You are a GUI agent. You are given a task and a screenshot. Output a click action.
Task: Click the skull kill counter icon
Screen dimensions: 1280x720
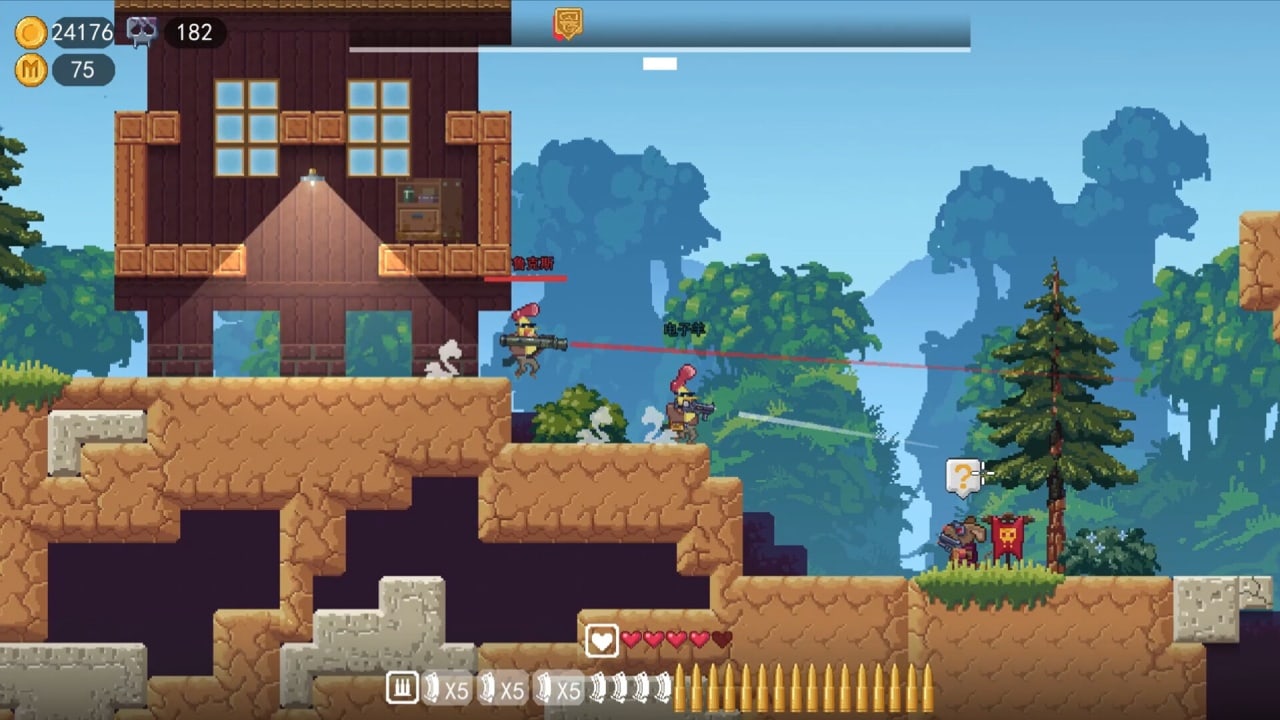point(141,32)
